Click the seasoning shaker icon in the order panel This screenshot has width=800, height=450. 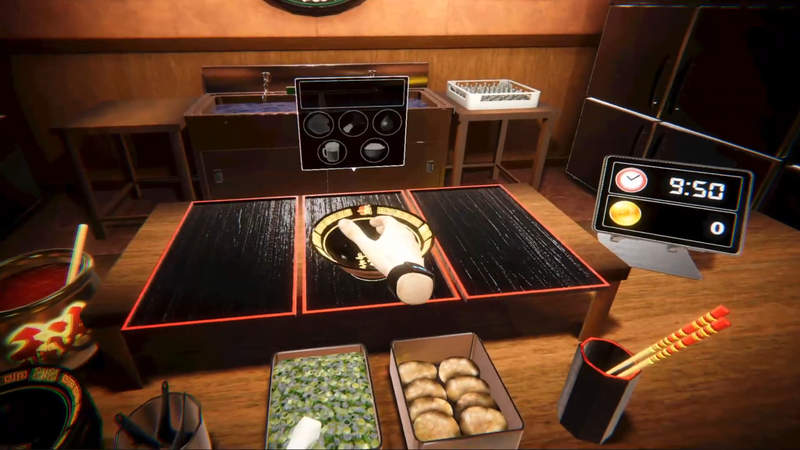tap(352, 123)
